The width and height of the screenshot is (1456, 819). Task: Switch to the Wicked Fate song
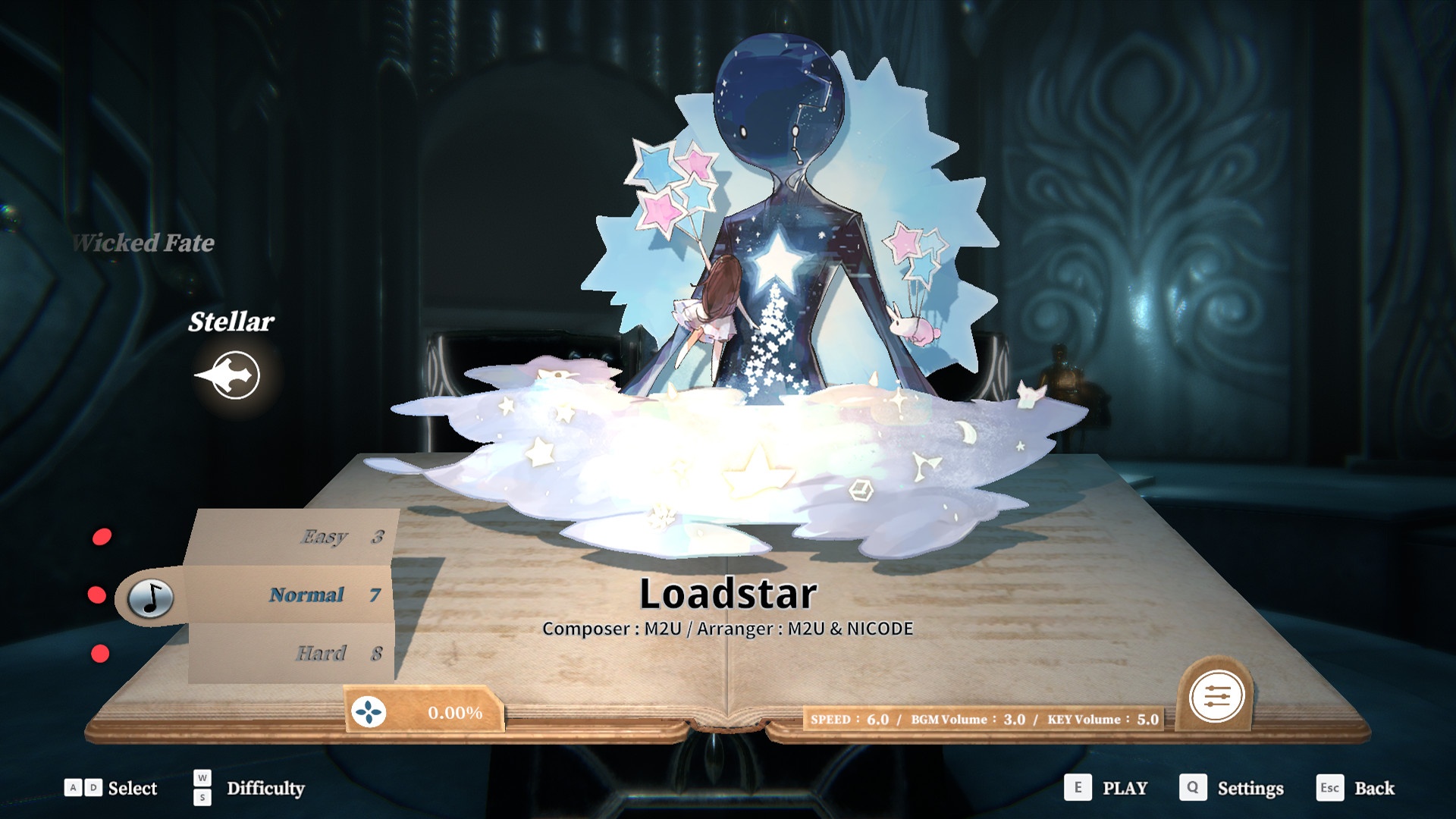coord(144,243)
